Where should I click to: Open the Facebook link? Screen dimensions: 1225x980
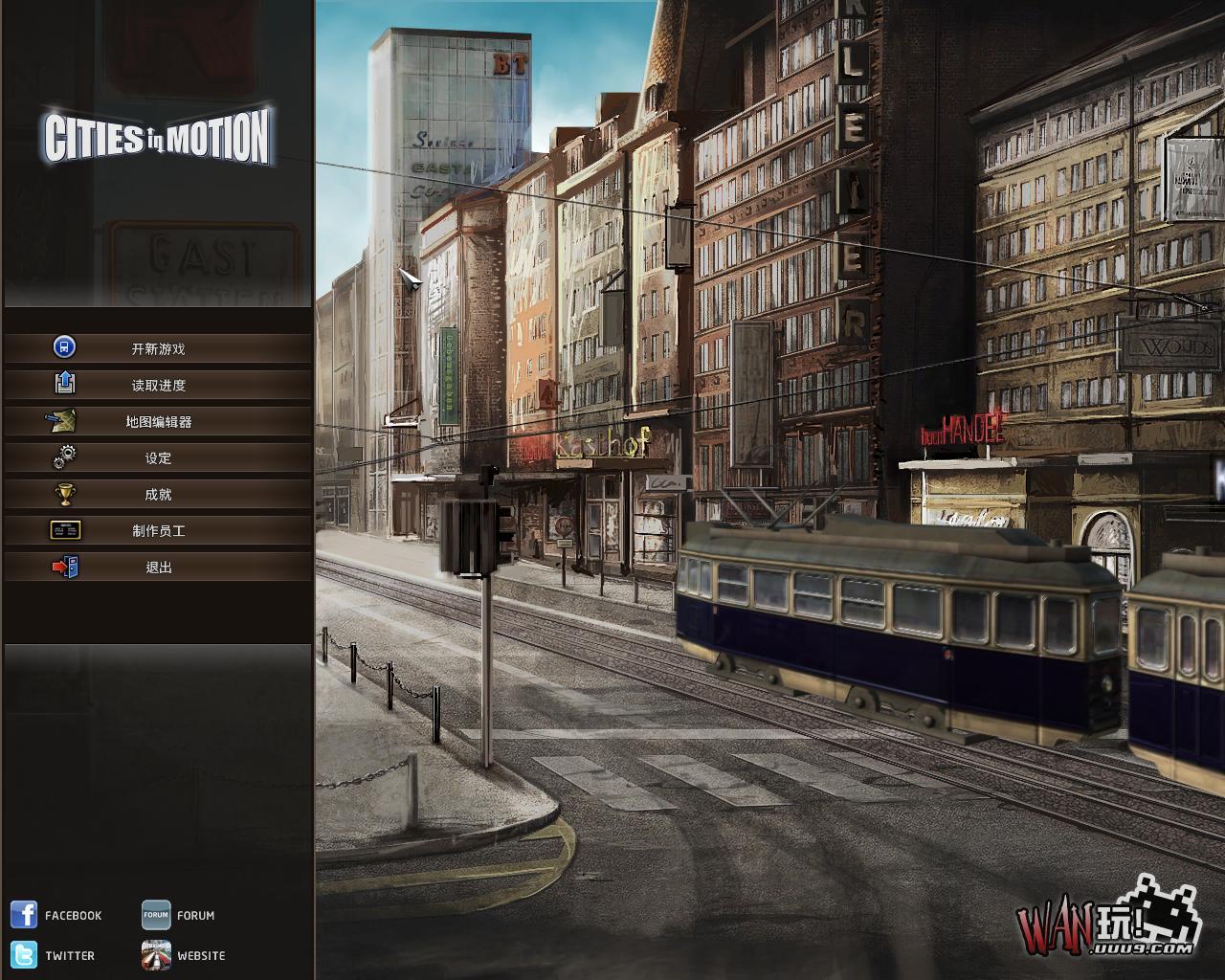(56, 915)
